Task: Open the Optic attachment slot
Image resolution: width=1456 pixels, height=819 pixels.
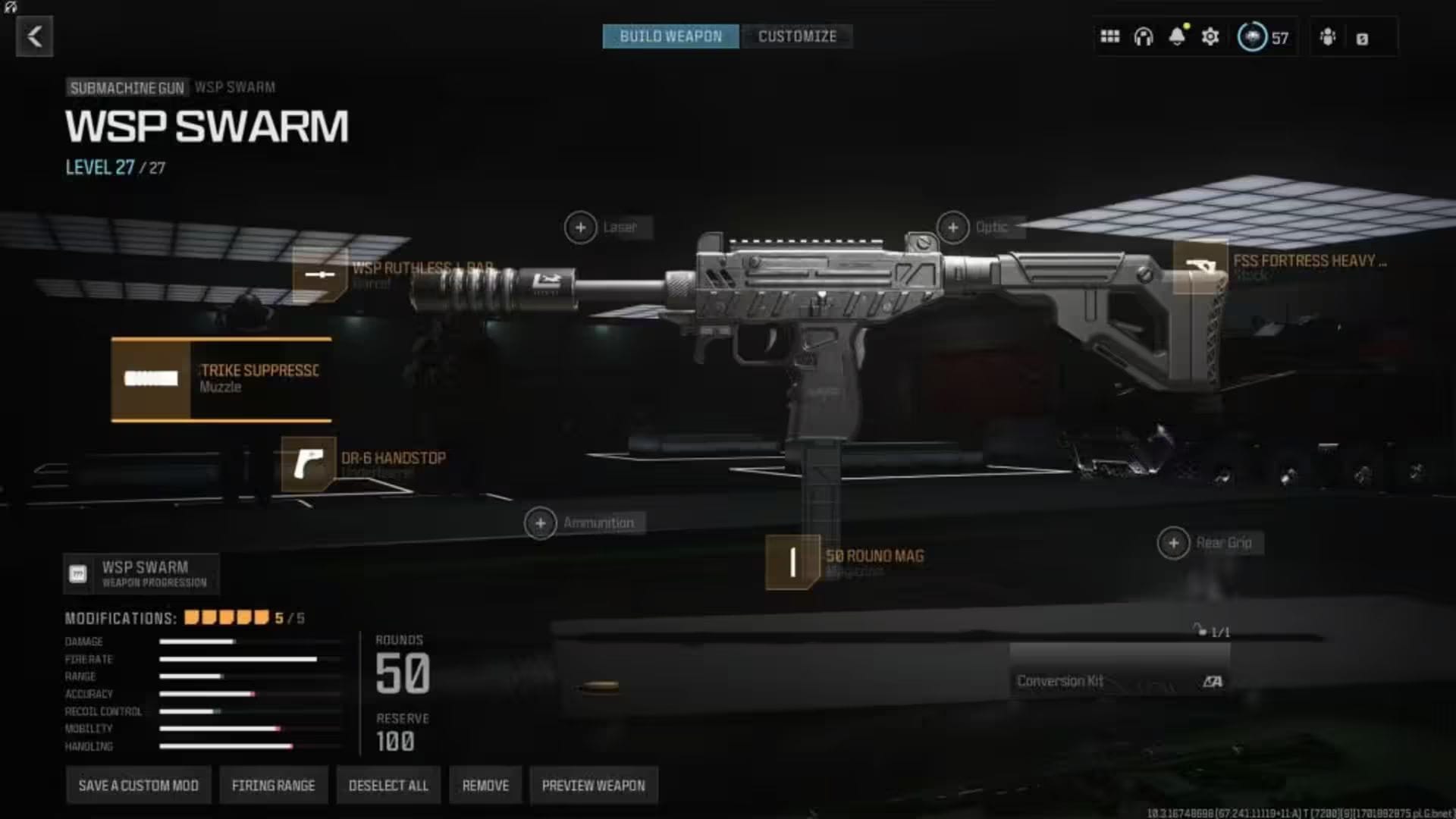Action: [x=952, y=226]
